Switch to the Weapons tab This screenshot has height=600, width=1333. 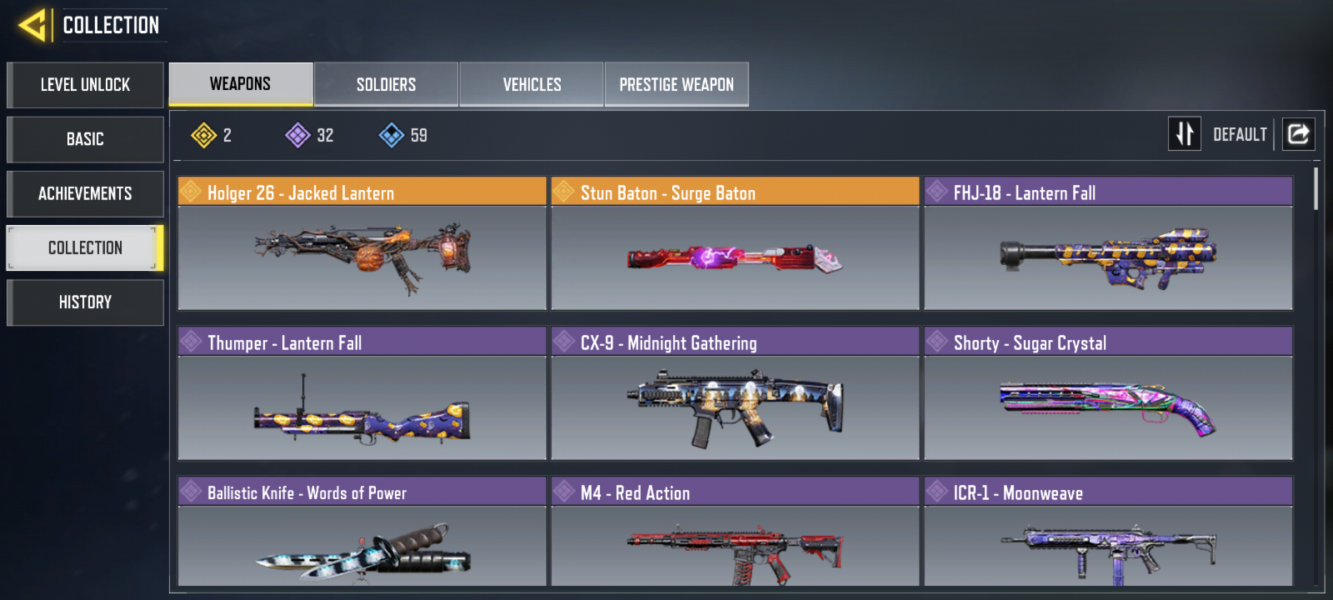click(x=240, y=84)
